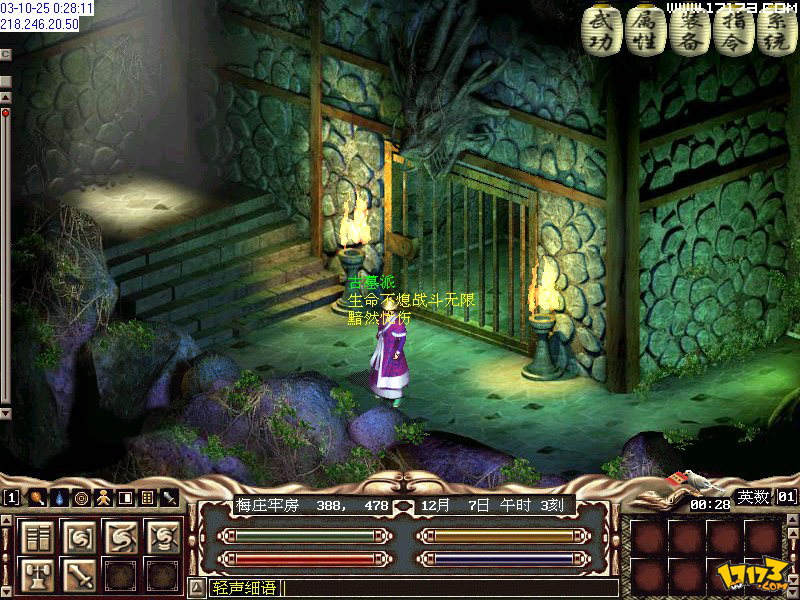Open the 属性 attributes lantern menu
Viewport: 800px width, 600px height.
tap(644, 30)
